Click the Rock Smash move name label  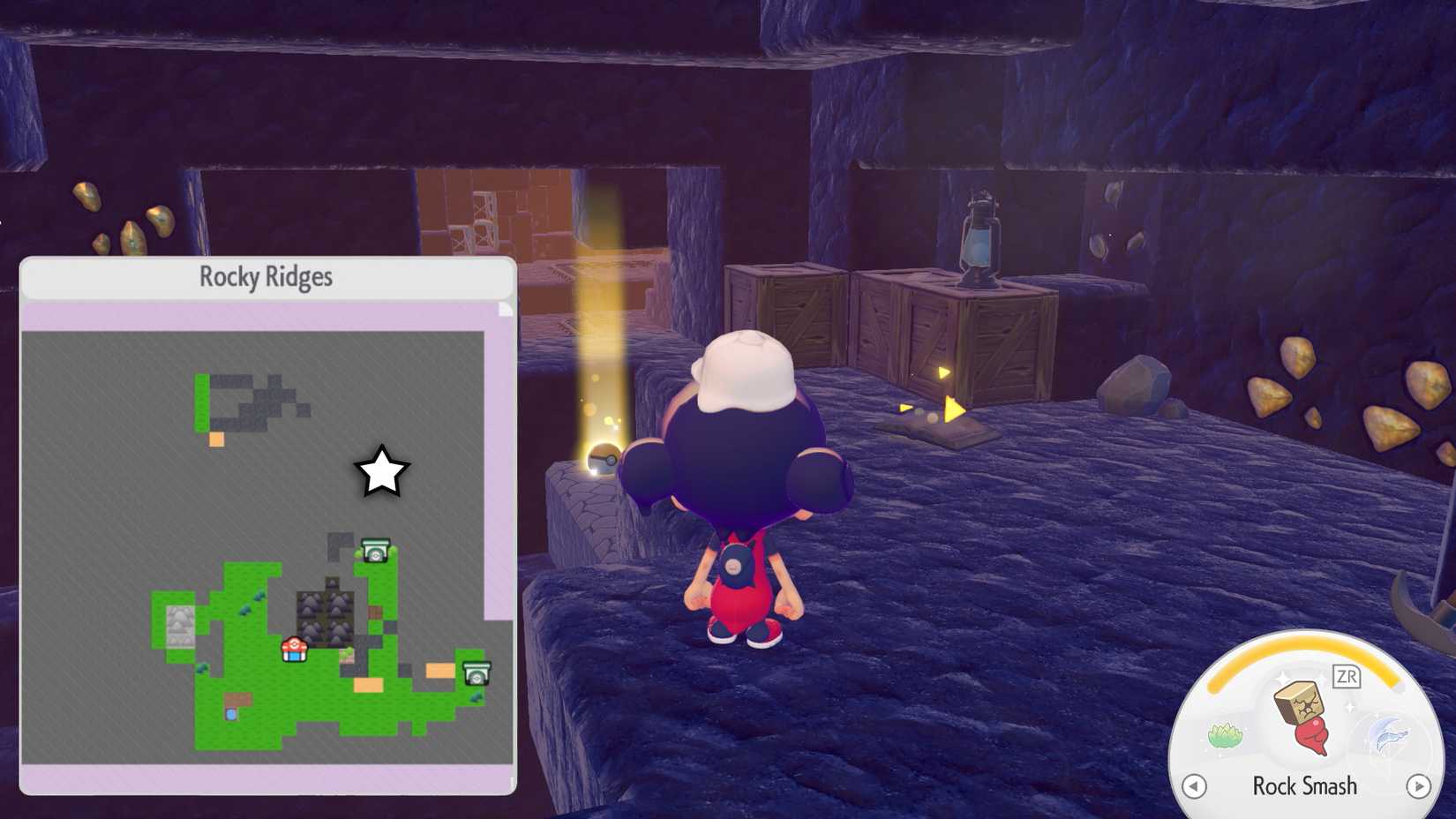click(1306, 785)
